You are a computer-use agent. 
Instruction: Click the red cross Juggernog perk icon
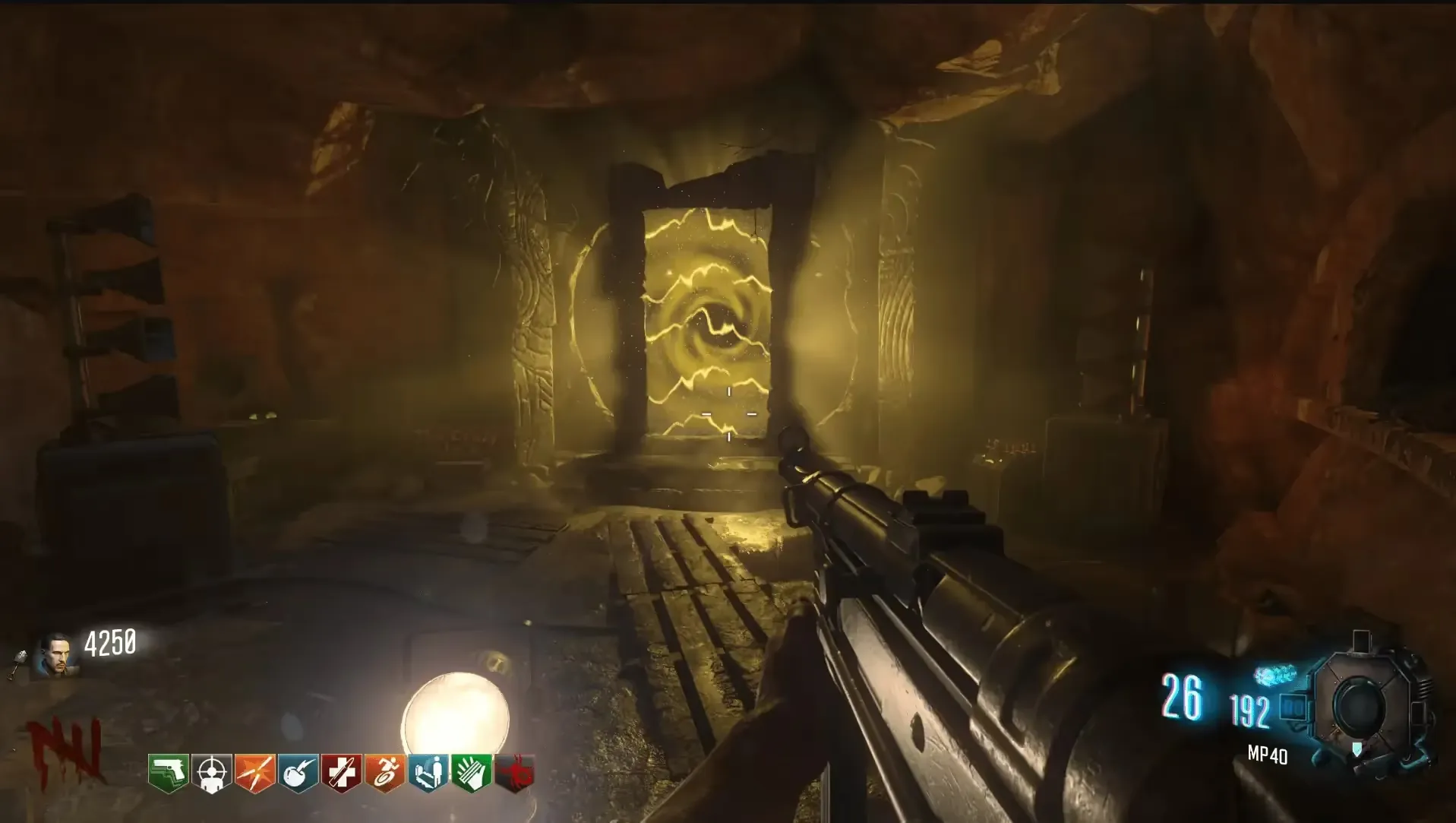point(341,774)
